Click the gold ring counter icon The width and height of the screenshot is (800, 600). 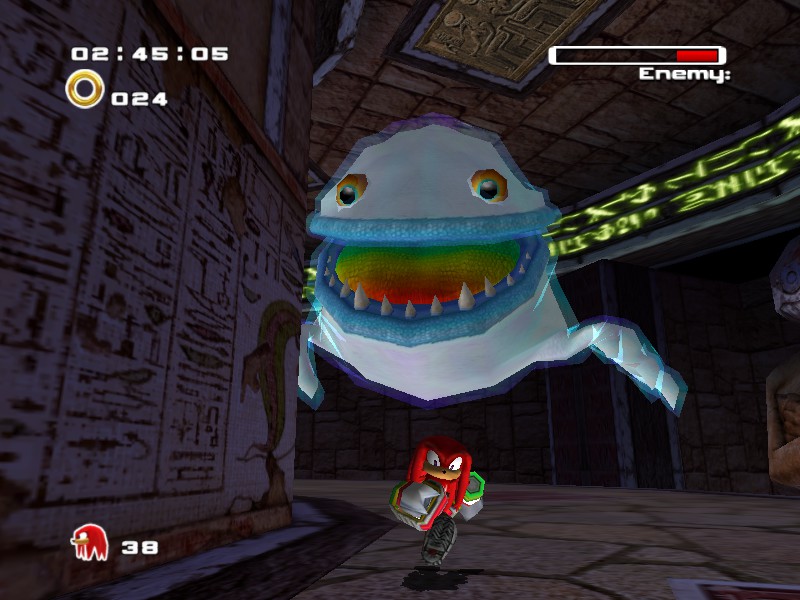coord(84,90)
